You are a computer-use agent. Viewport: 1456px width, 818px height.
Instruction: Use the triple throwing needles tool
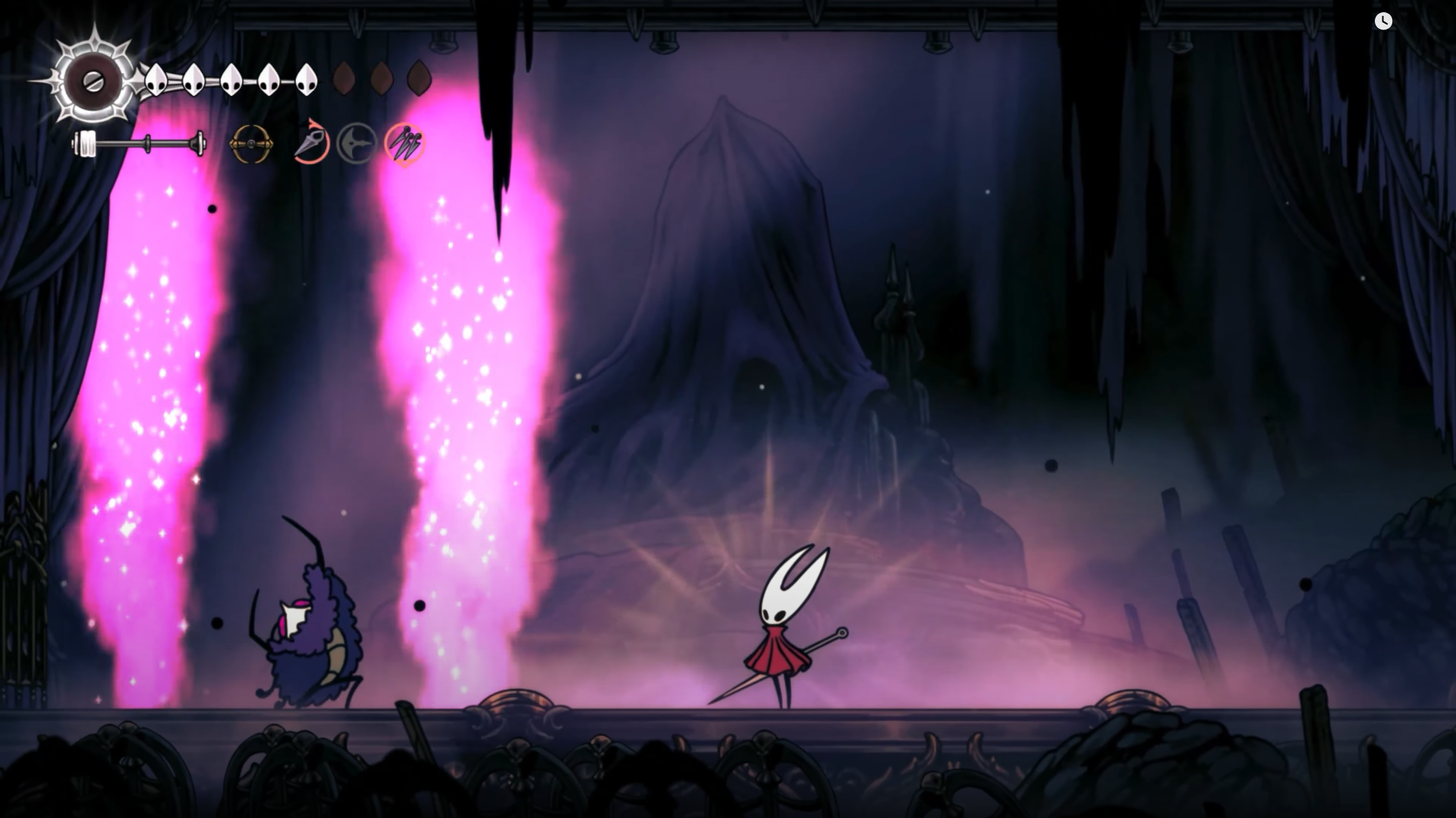(x=404, y=143)
